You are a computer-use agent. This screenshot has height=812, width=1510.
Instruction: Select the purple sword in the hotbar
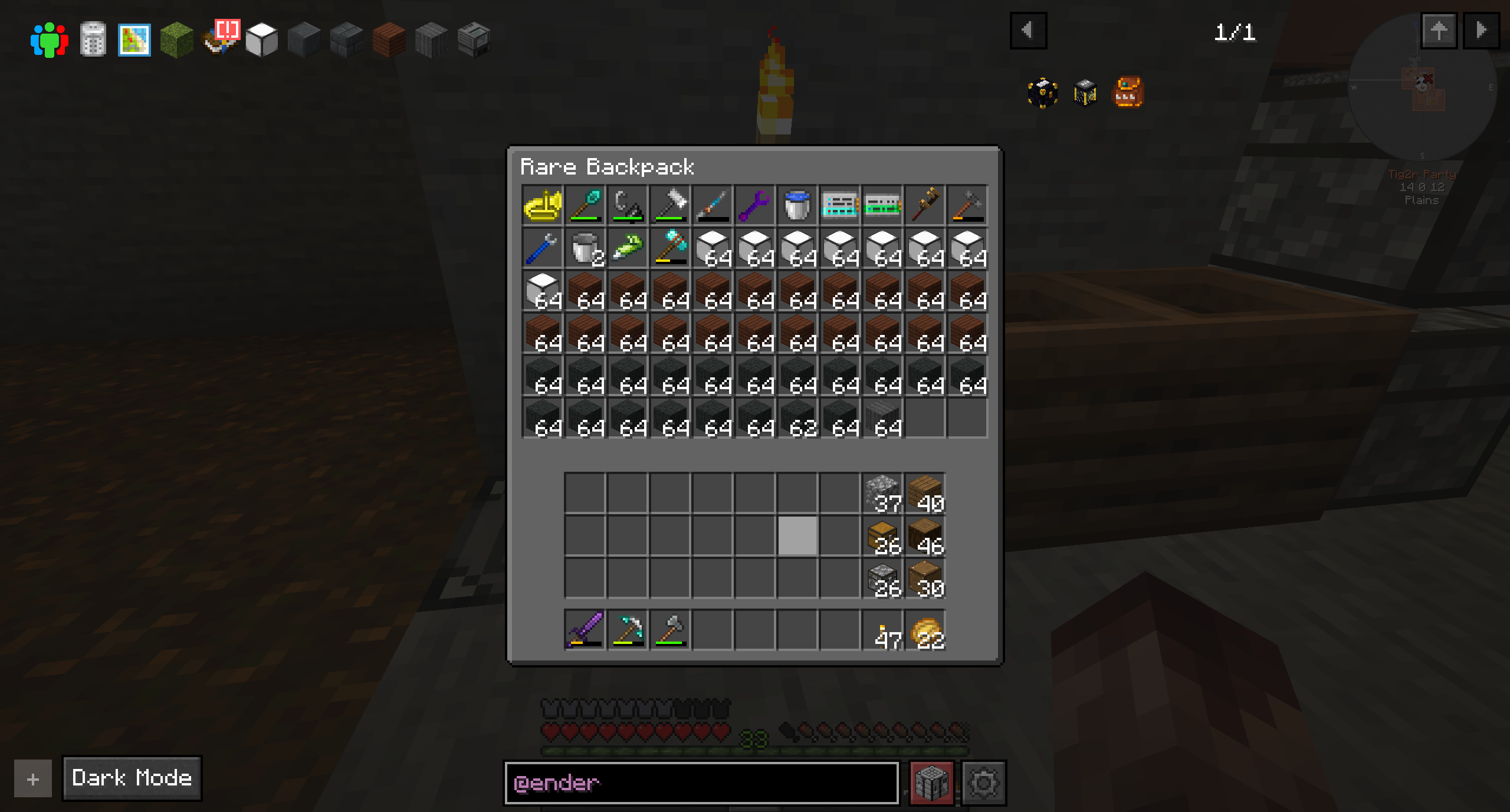(585, 630)
